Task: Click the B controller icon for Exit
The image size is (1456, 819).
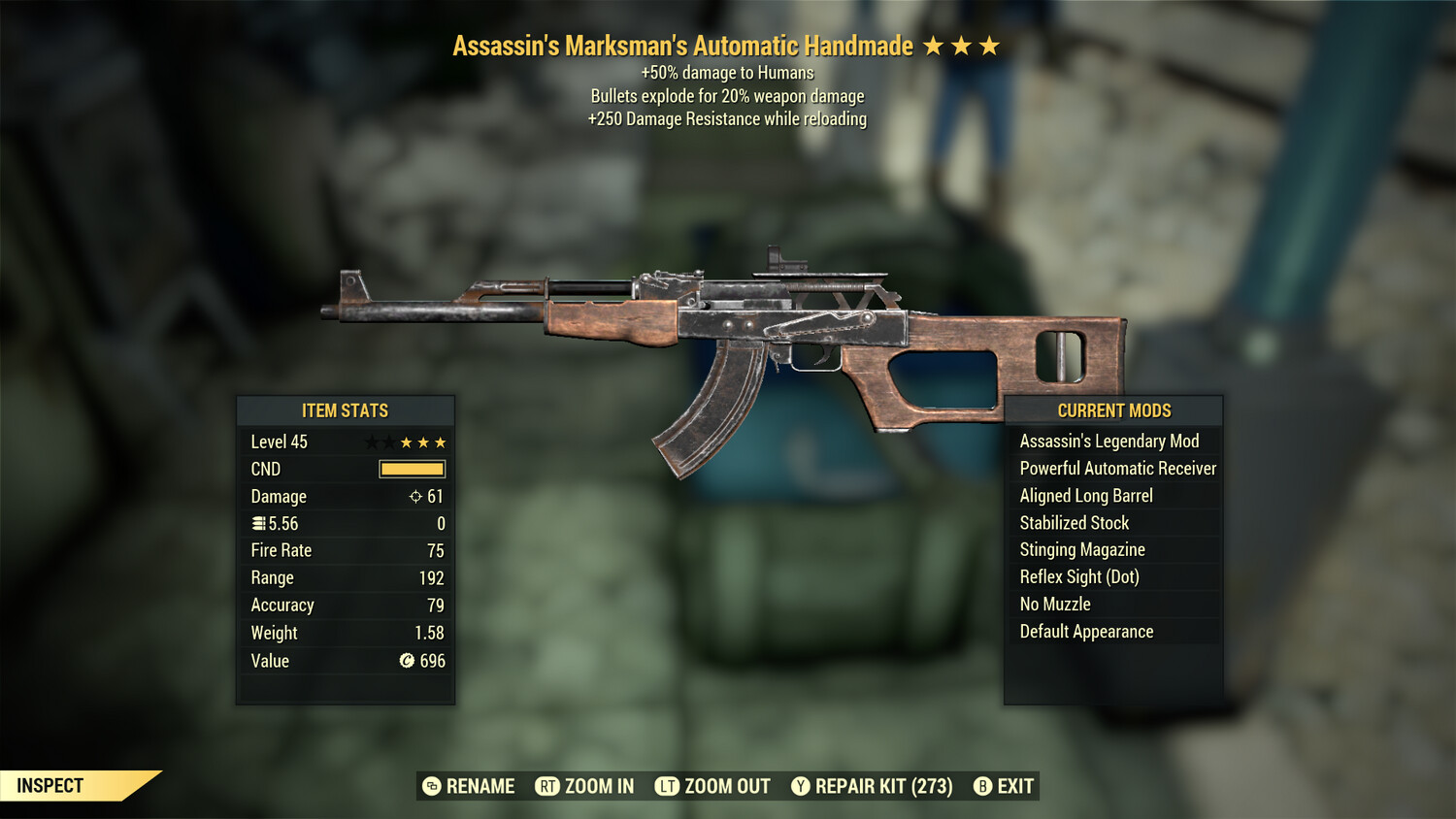Action: click(x=983, y=786)
